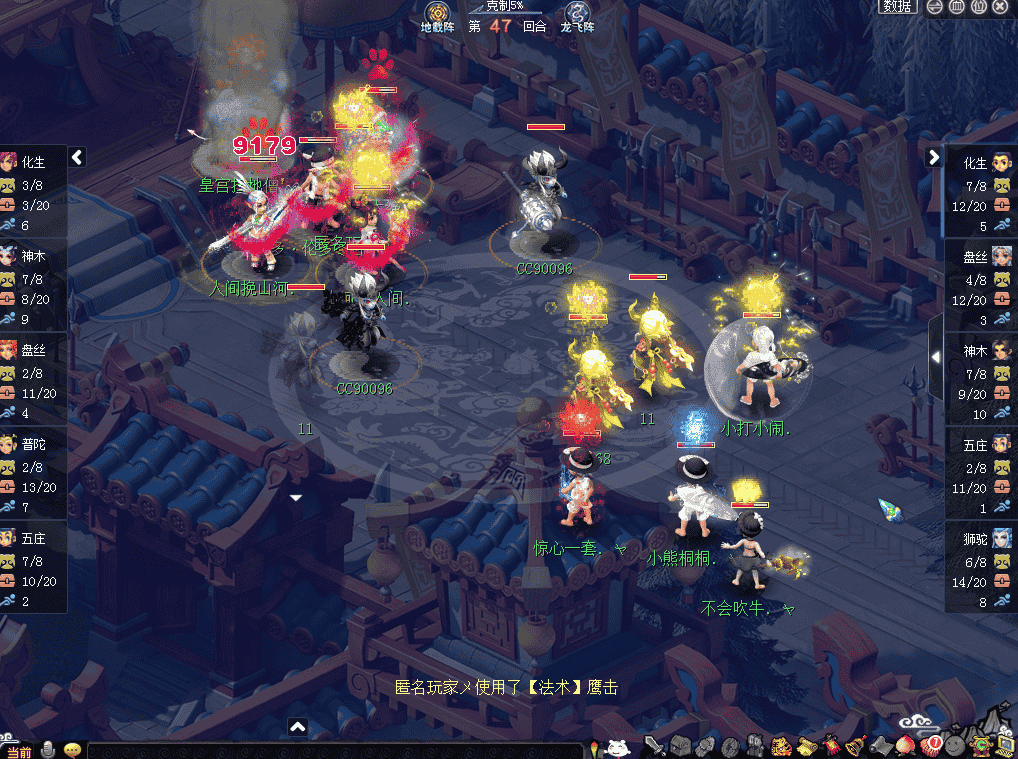
Task: Select the right team 盘丝 player entry
Action: tap(981, 285)
